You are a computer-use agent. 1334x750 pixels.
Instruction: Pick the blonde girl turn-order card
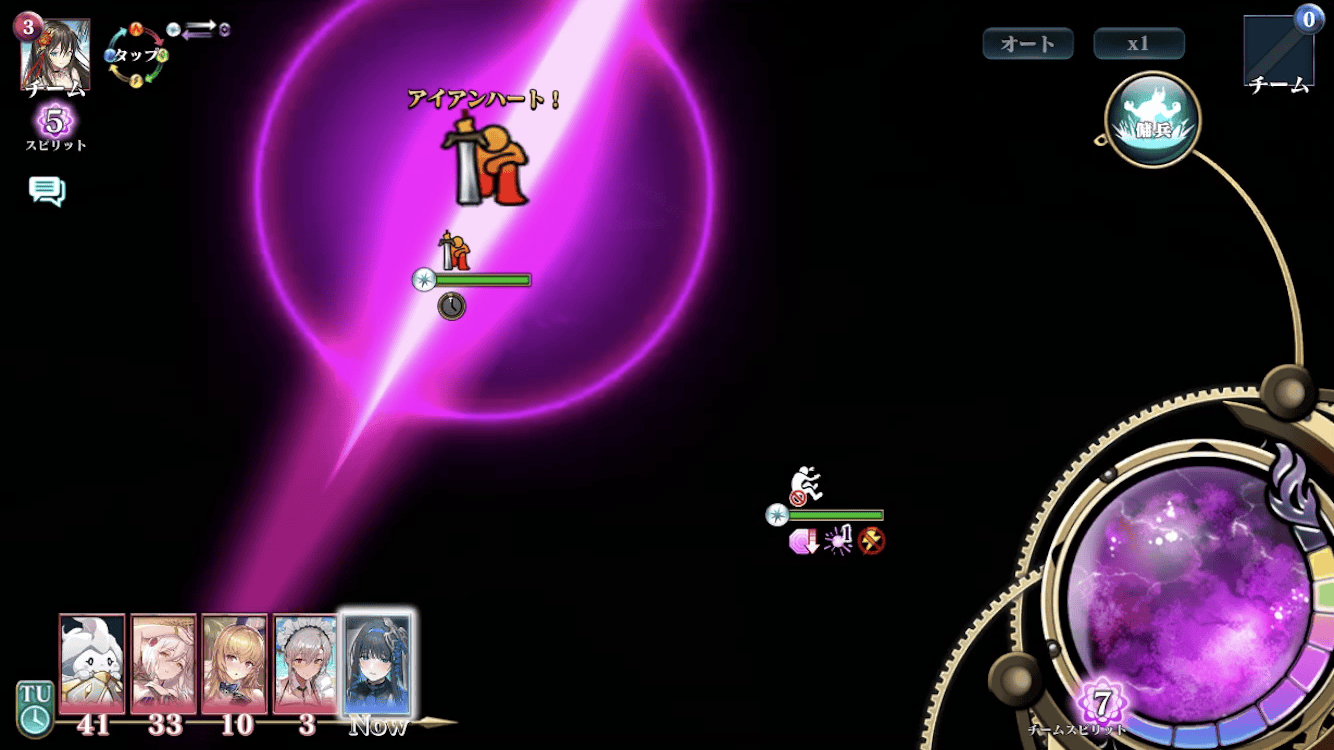click(x=235, y=663)
